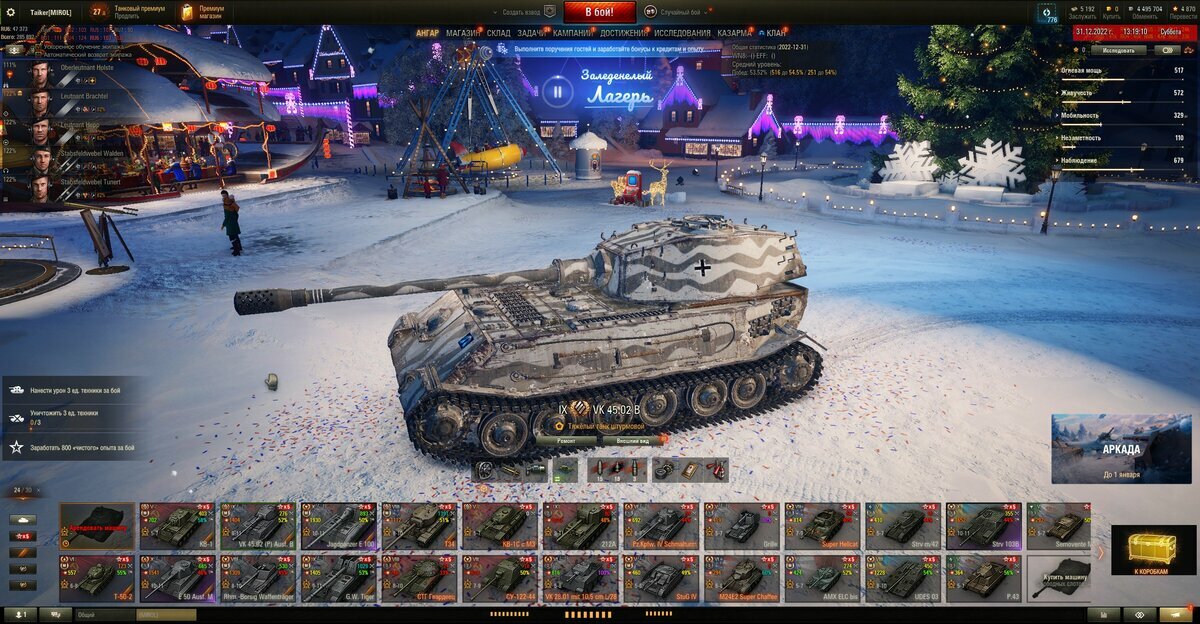Open the АРКАДА event banner
Image resolution: width=1200 pixels, height=624 pixels.
(x=1120, y=449)
